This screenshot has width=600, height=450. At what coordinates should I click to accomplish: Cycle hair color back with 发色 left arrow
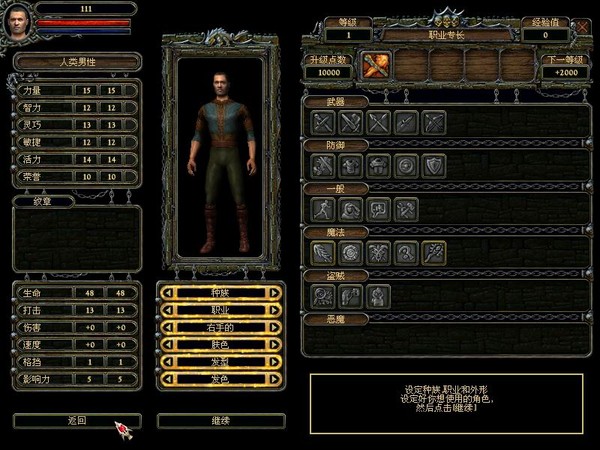pyautogui.click(x=166, y=379)
